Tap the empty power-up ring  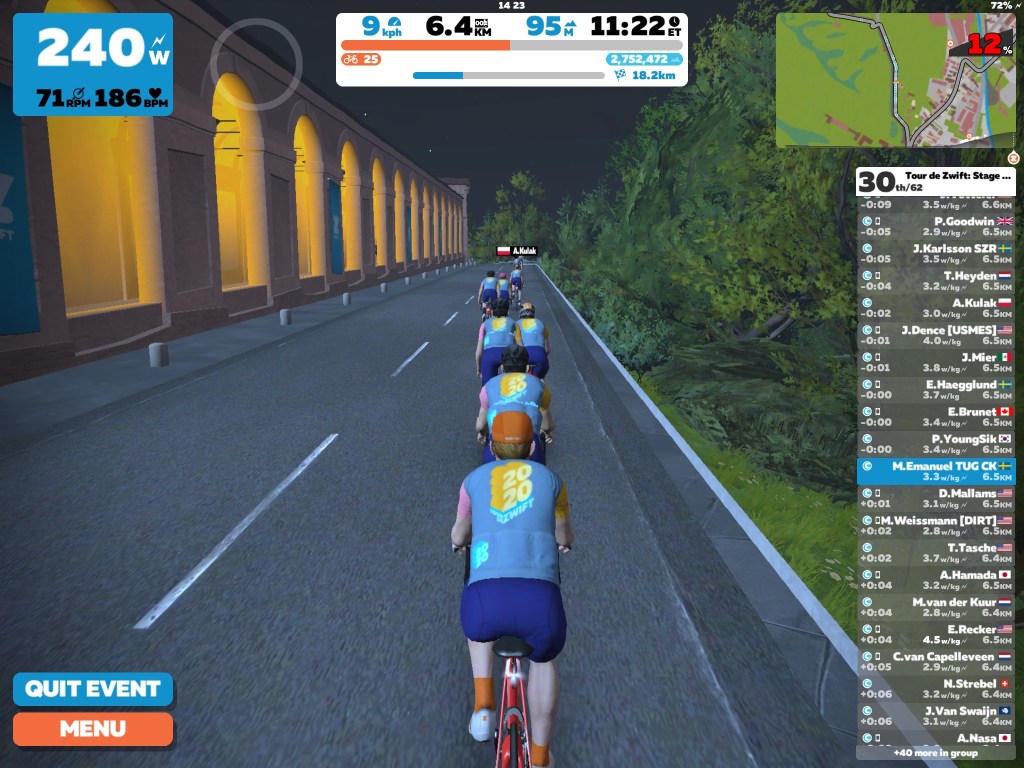[x=256, y=64]
